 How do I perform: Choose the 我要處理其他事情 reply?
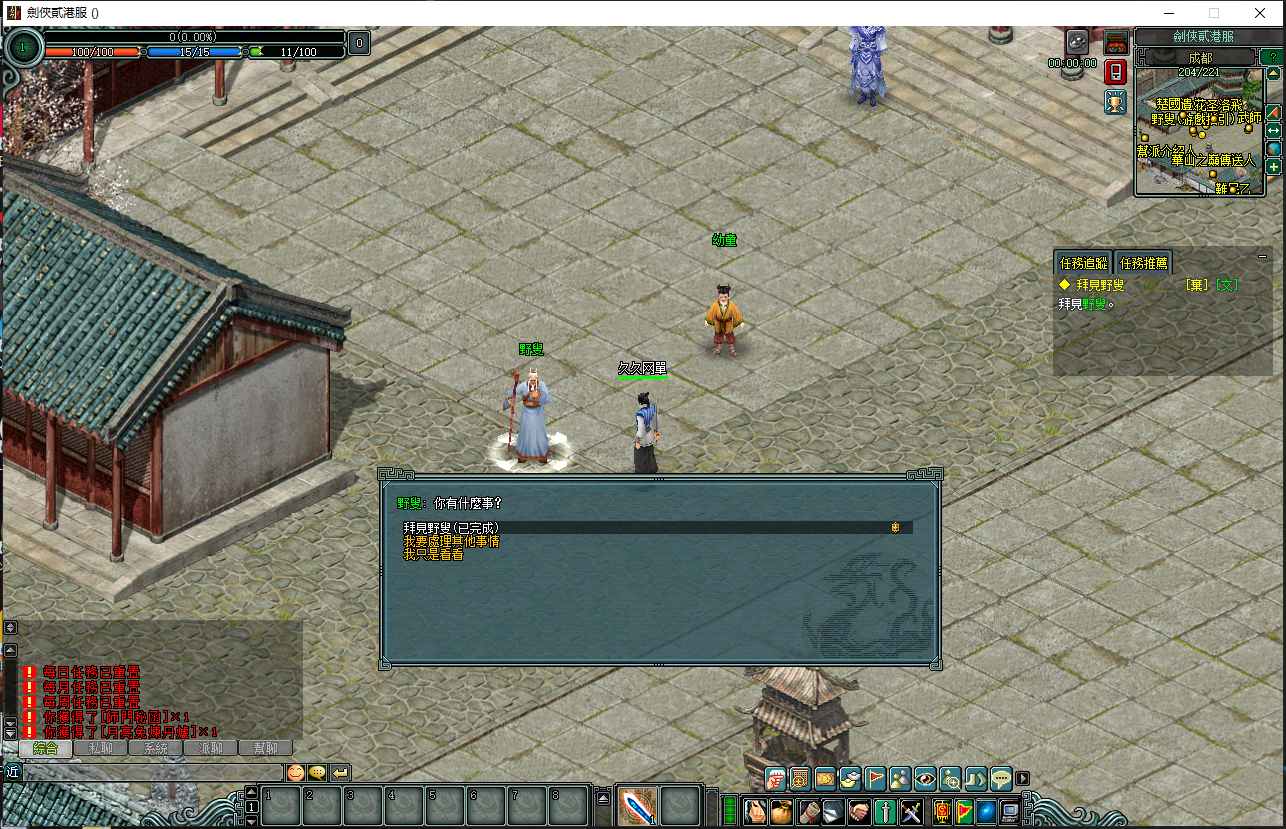tap(451, 541)
